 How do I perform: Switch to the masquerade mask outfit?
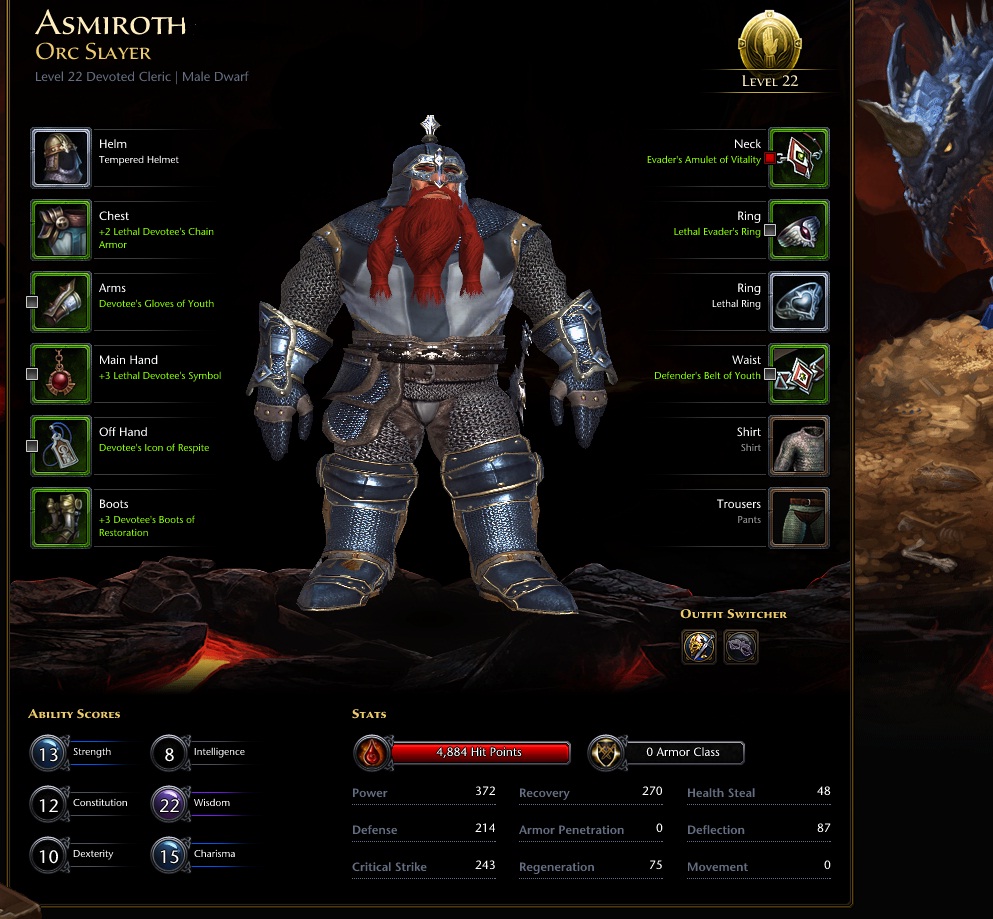click(x=741, y=647)
